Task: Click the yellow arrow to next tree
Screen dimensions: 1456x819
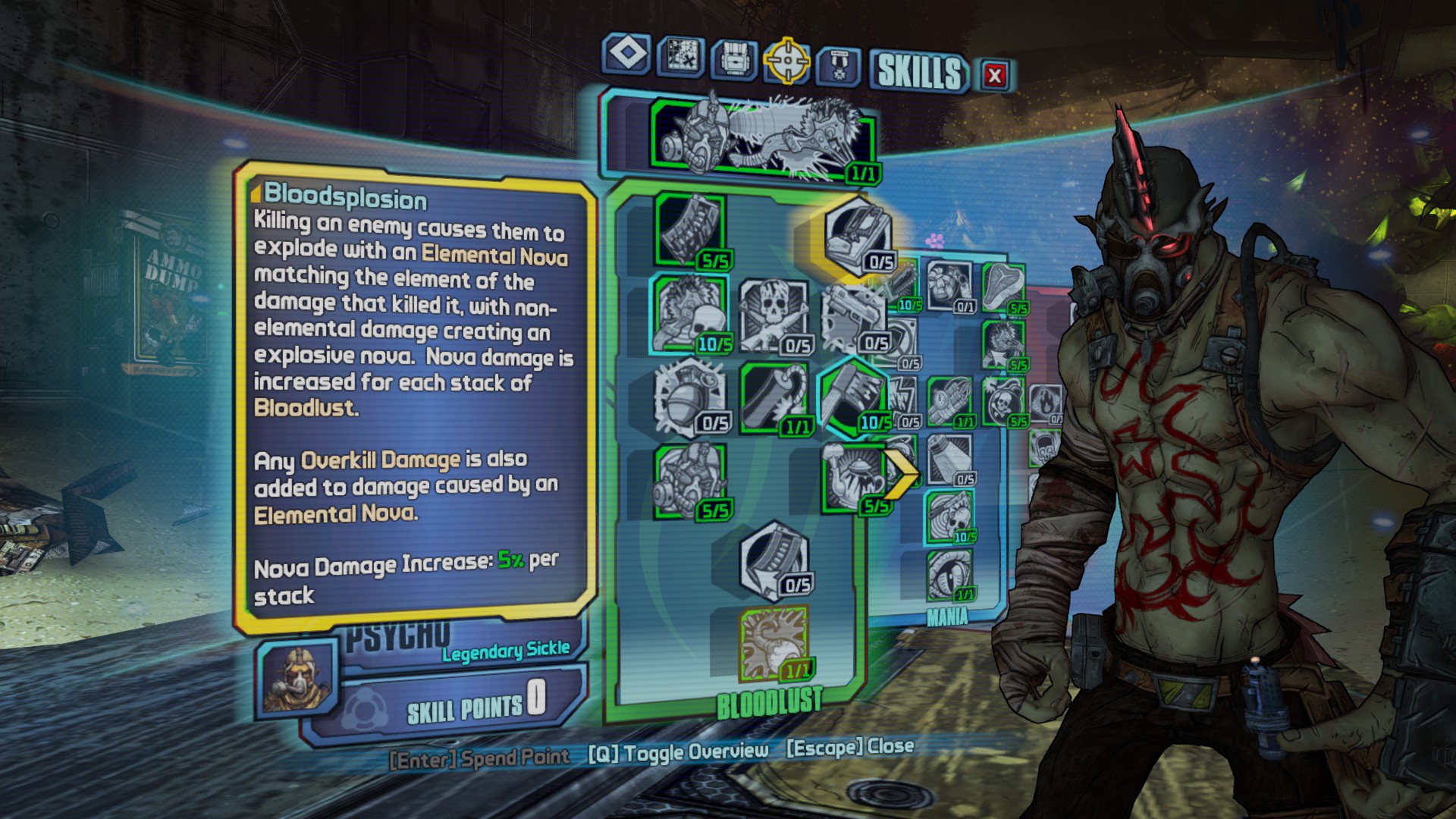Action: coord(902,475)
